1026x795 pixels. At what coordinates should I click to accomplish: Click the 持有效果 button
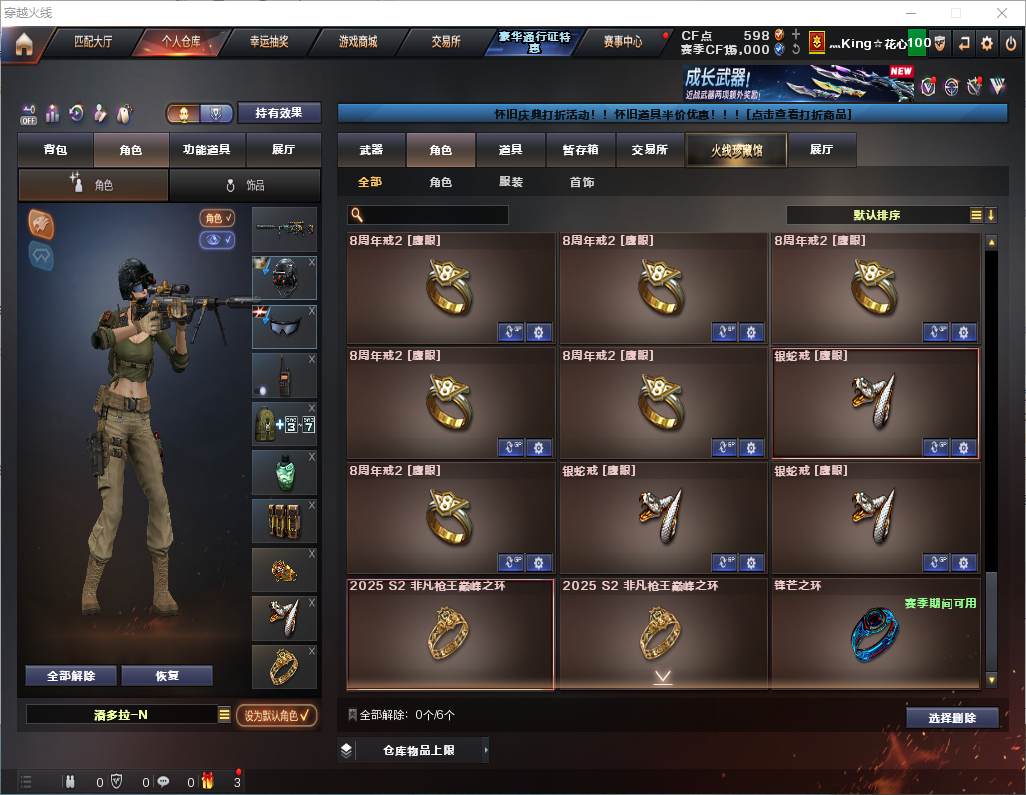coord(279,113)
